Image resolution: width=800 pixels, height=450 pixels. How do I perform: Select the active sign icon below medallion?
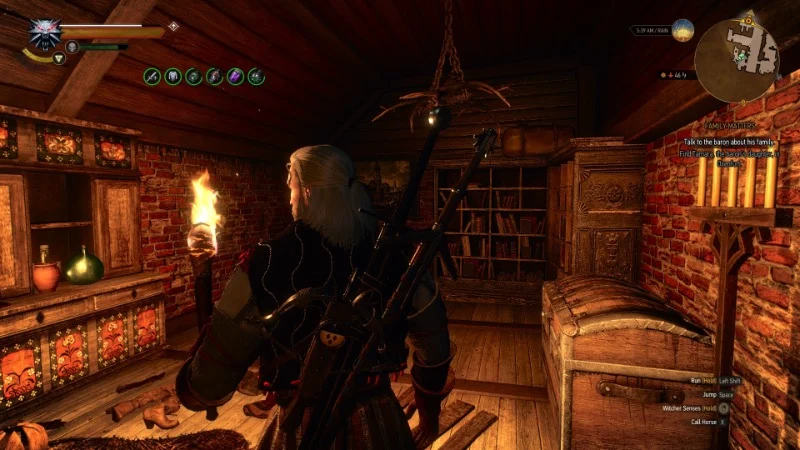(x=59, y=58)
